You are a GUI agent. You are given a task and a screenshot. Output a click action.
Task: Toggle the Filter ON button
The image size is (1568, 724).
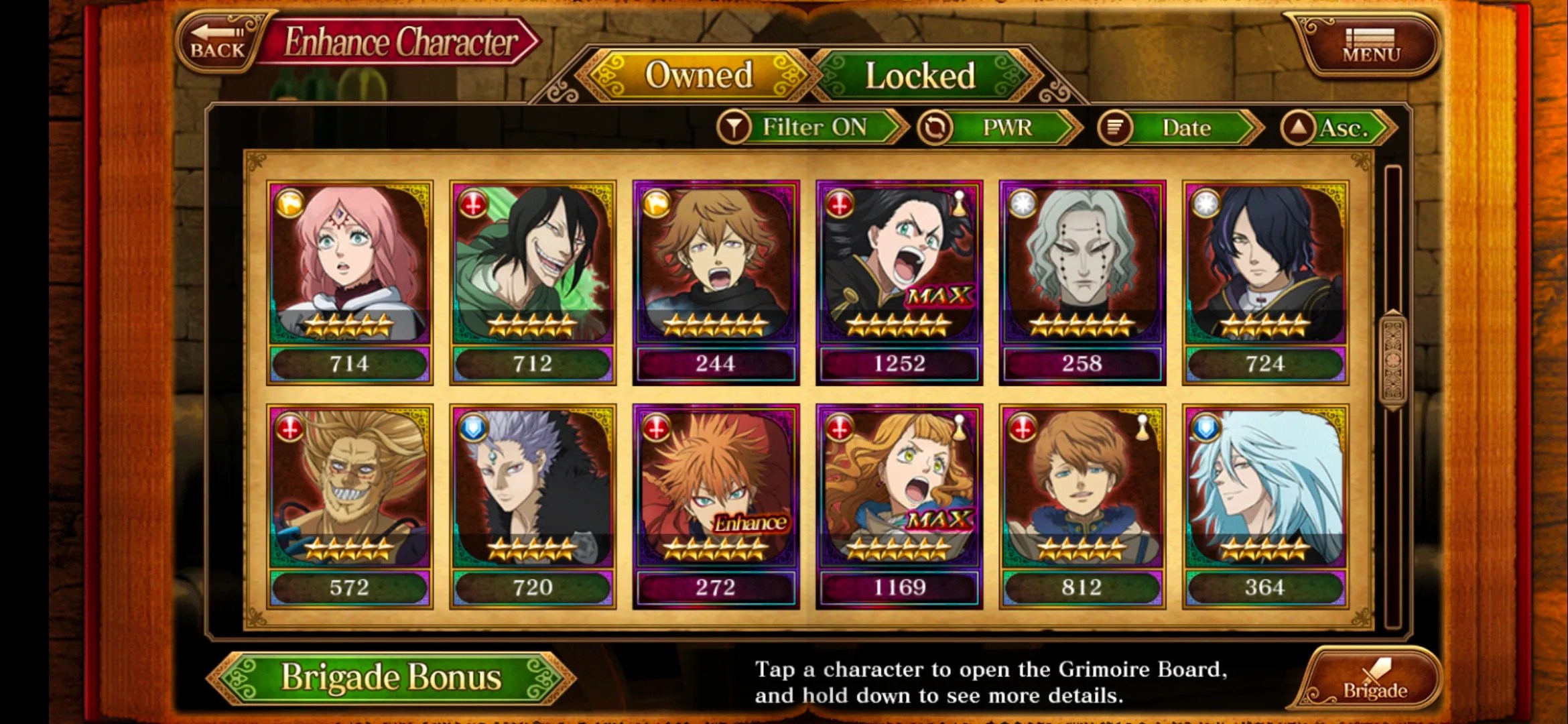[x=811, y=127]
